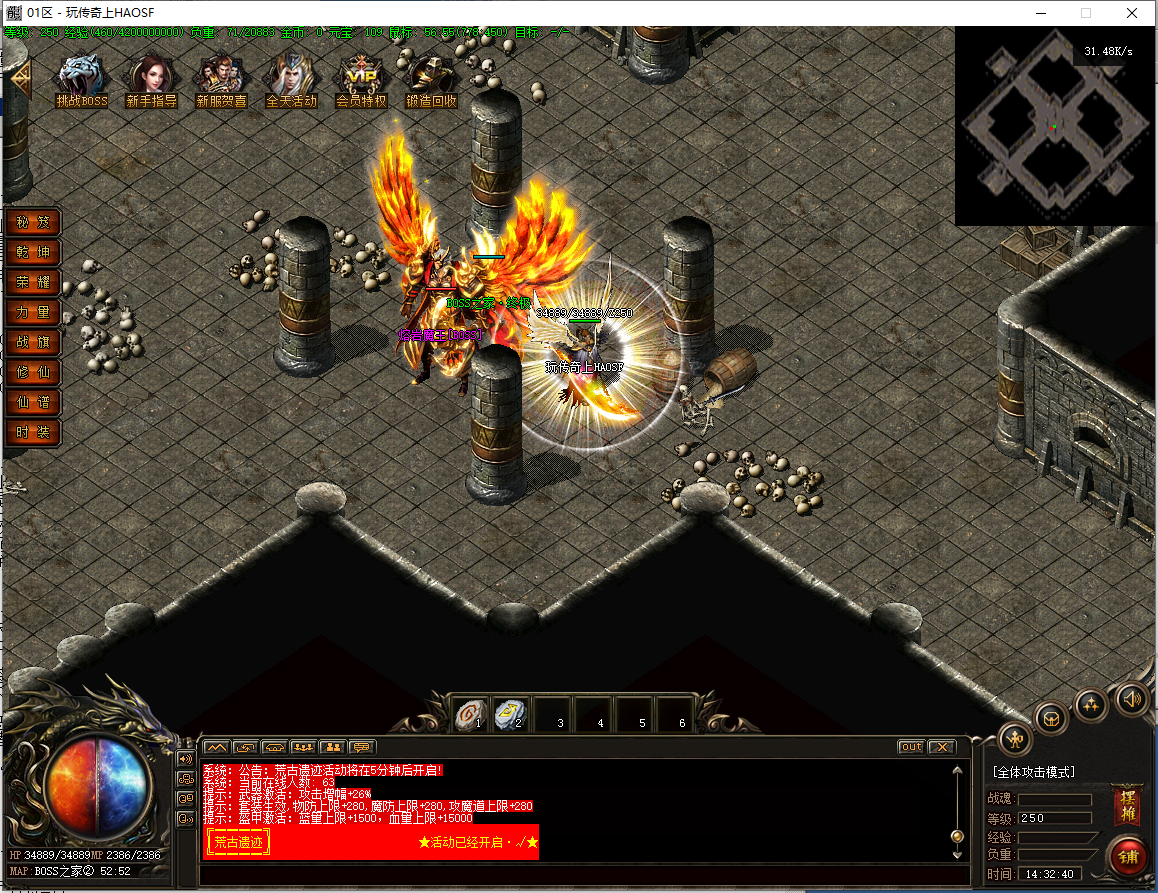
Task: Open the 全天活动 events icon
Action: [x=291, y=78]
